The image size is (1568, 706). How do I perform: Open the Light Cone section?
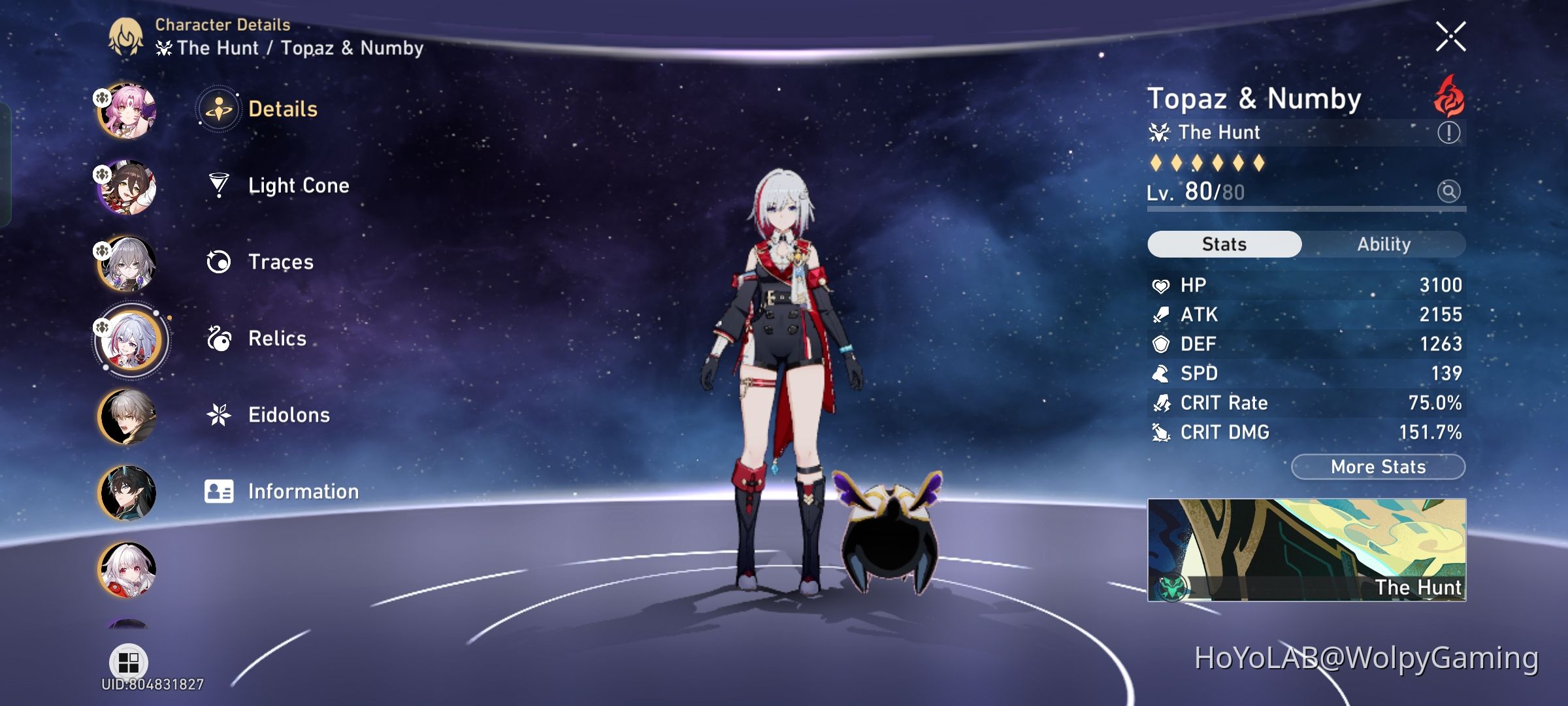[297, 186]
